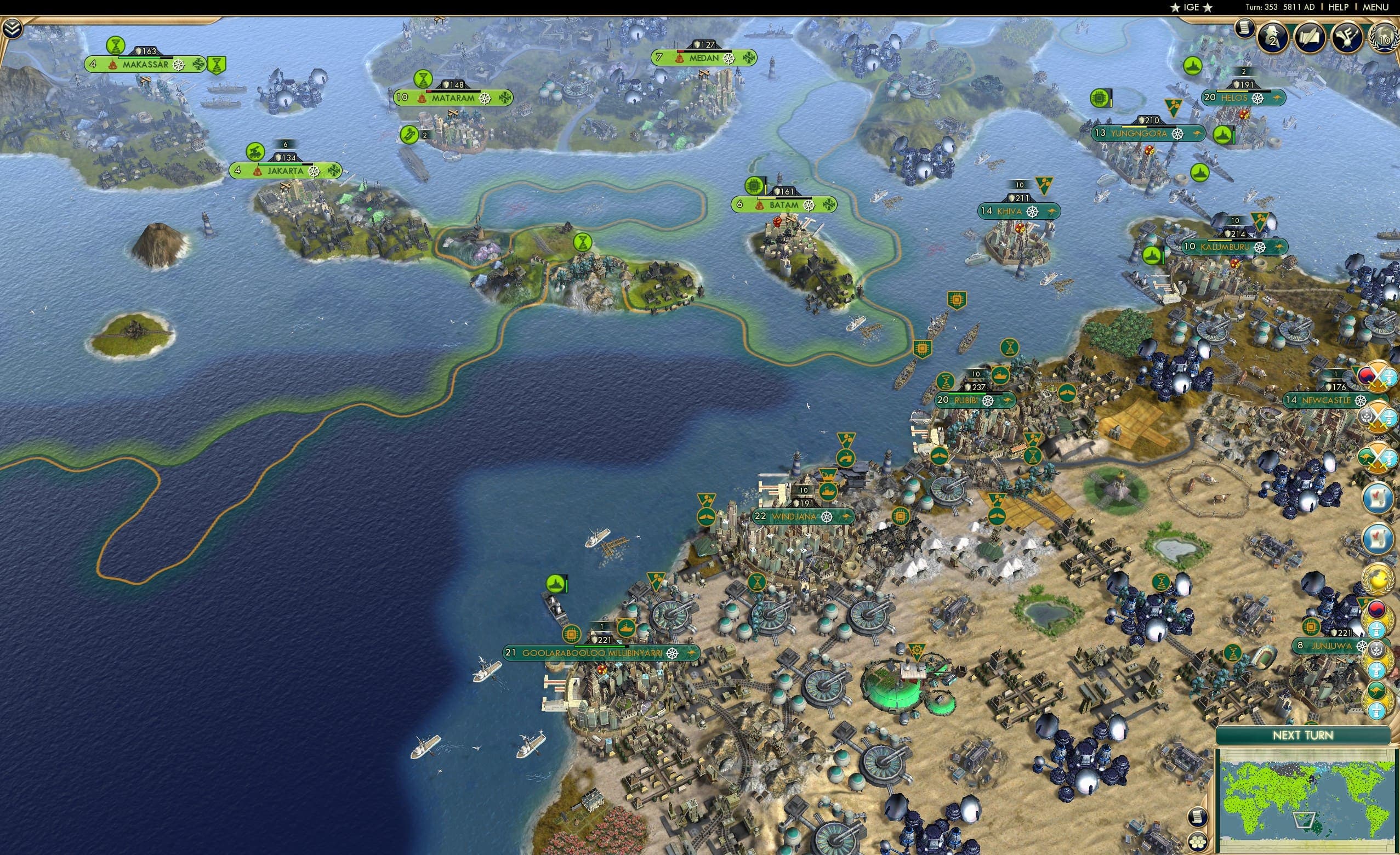The height and width of the screenshot is (855, 1400).
Task: Open the social policies icon on top bar
Action: pos(1347,36)
